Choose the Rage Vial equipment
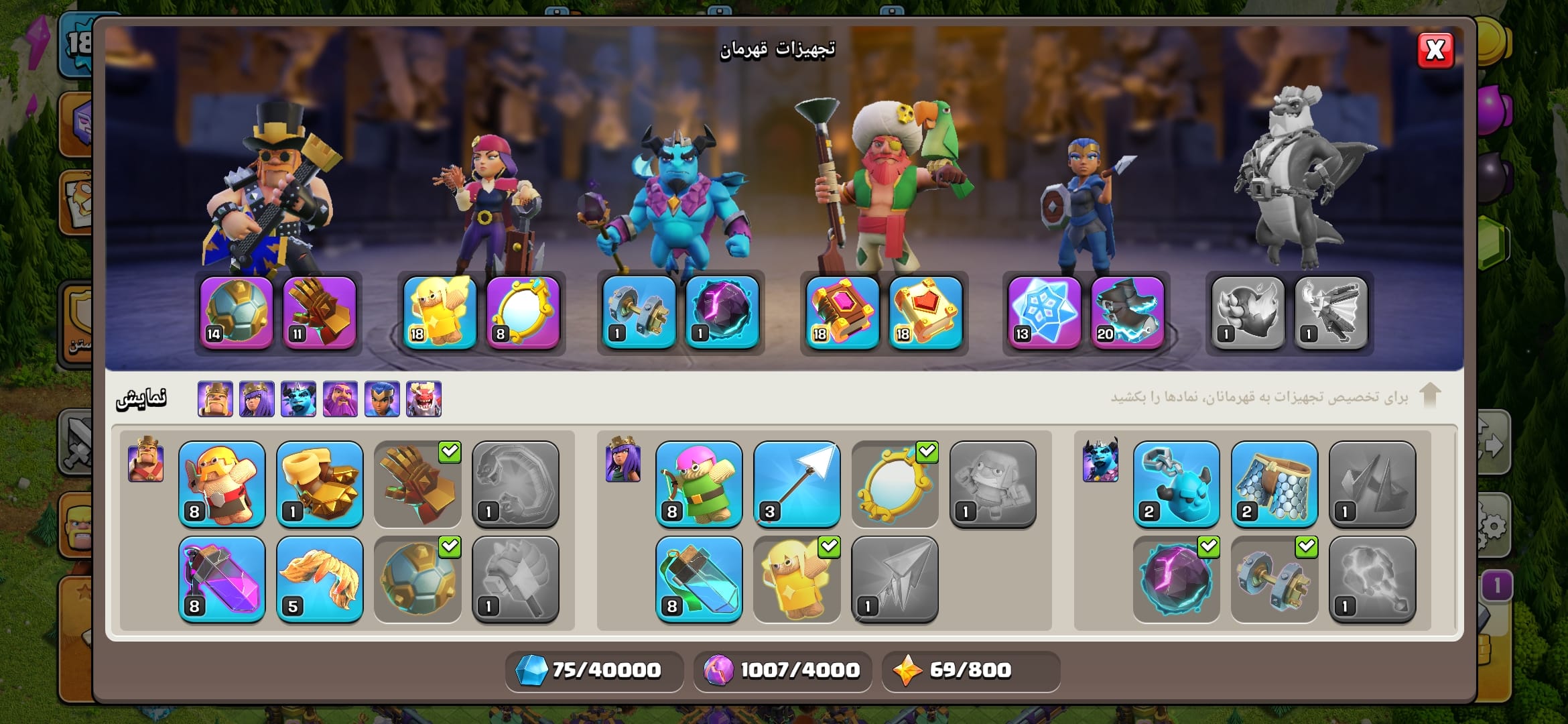Screen dimensions: 1568x724 (222, 579)
